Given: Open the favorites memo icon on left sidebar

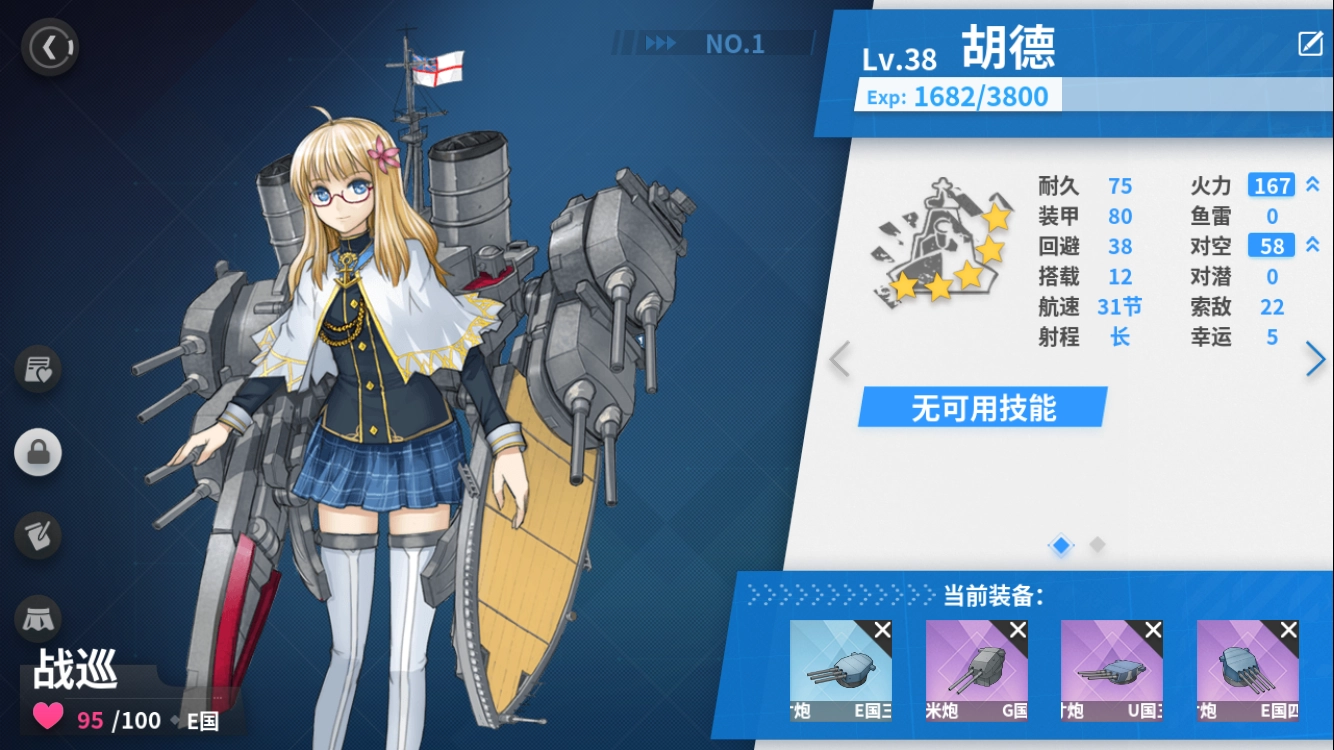Looking at the screenshot, I should click(37, 369).
